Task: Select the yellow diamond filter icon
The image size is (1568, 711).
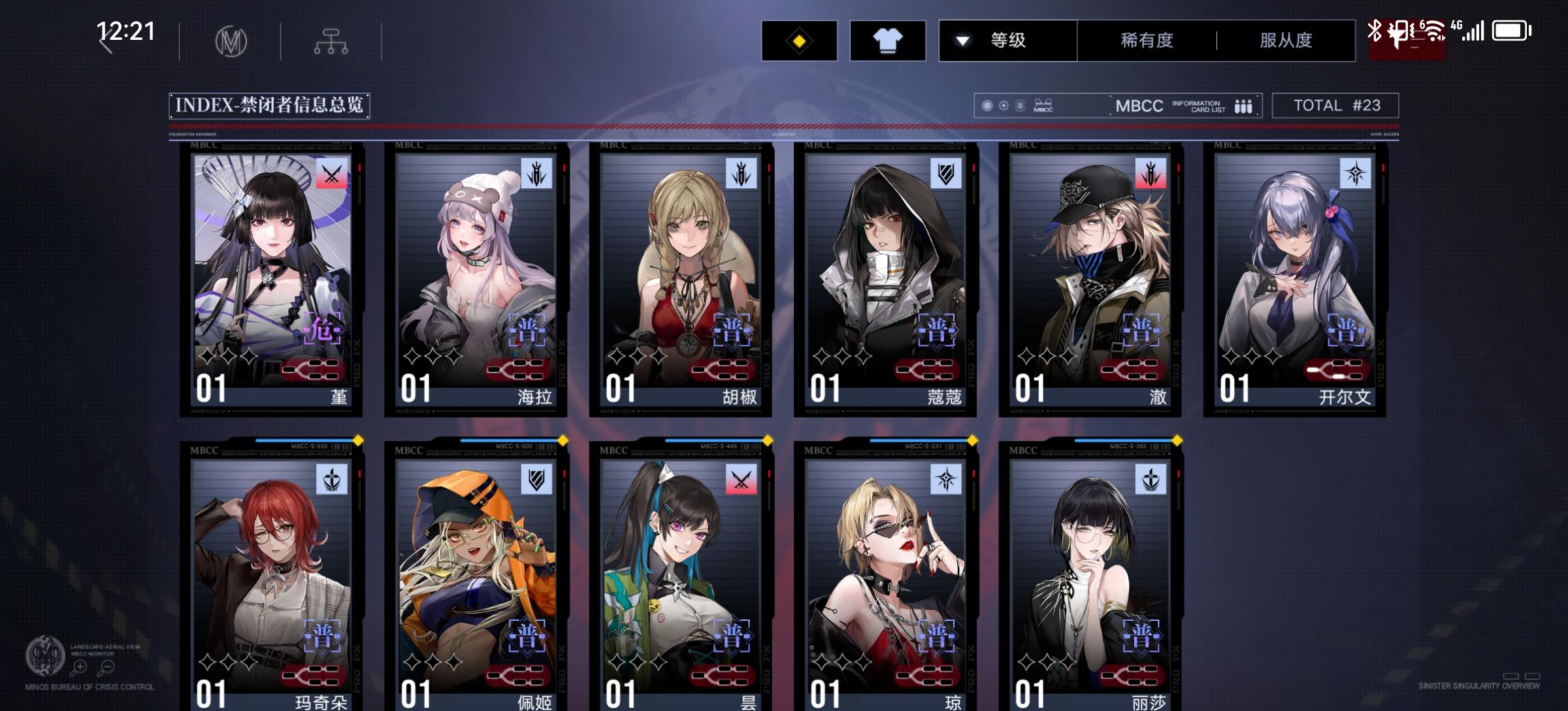Action: point(800,40)
